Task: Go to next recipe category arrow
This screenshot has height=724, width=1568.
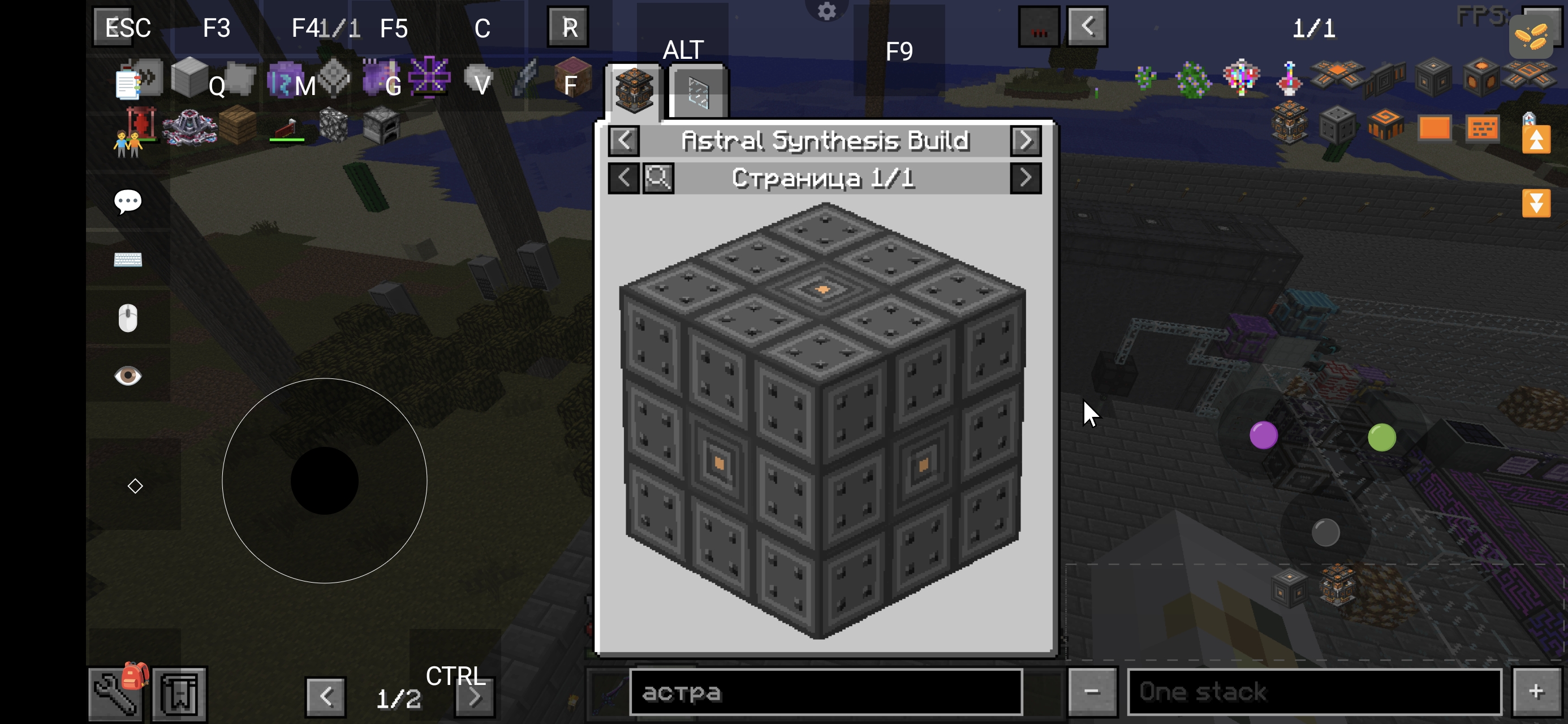Action: (x=1026, y=141)
